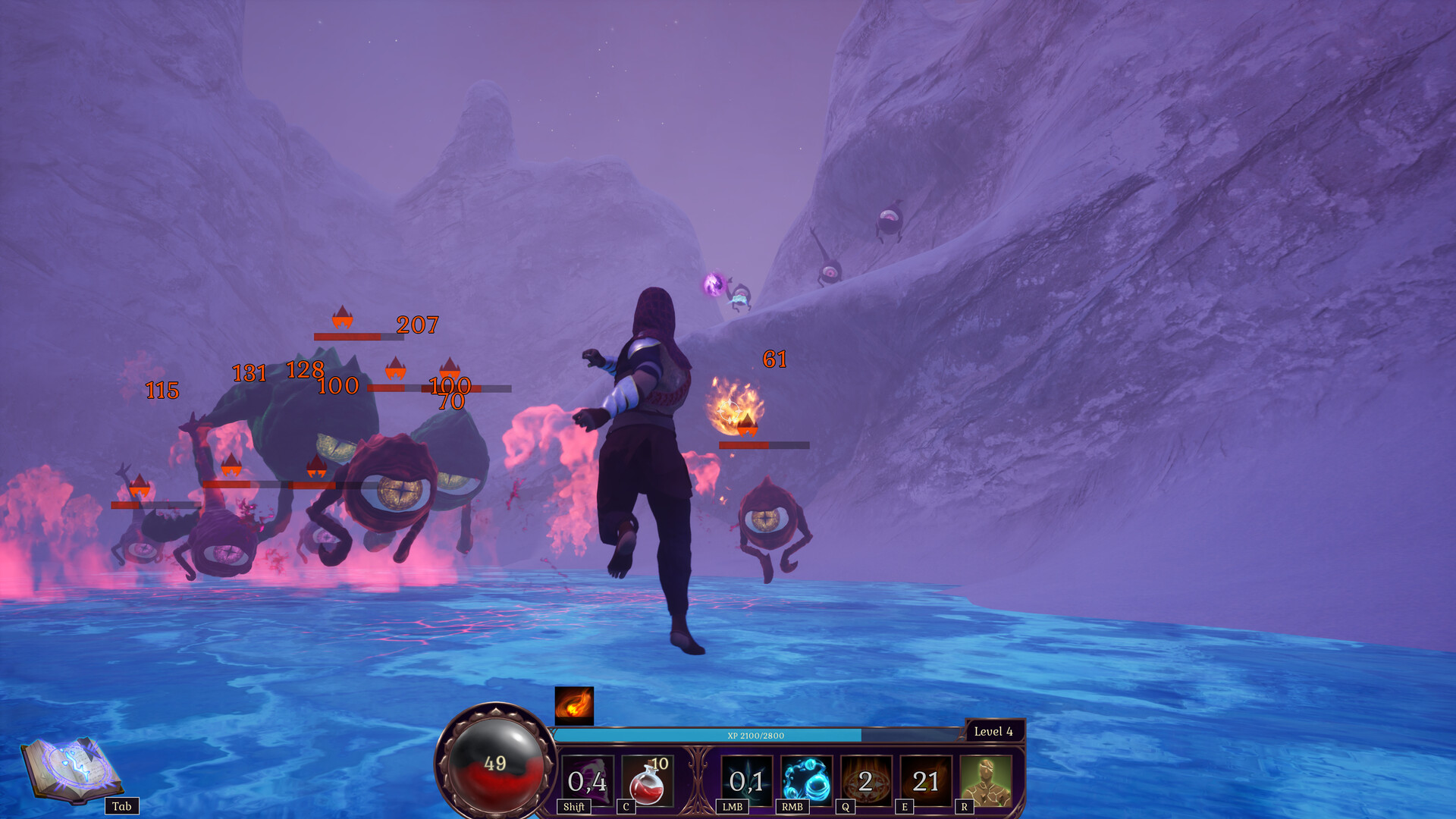Inspect the fire buff status icon
The width and height of the screenshot is (1456, 819).
coord(574,705)
